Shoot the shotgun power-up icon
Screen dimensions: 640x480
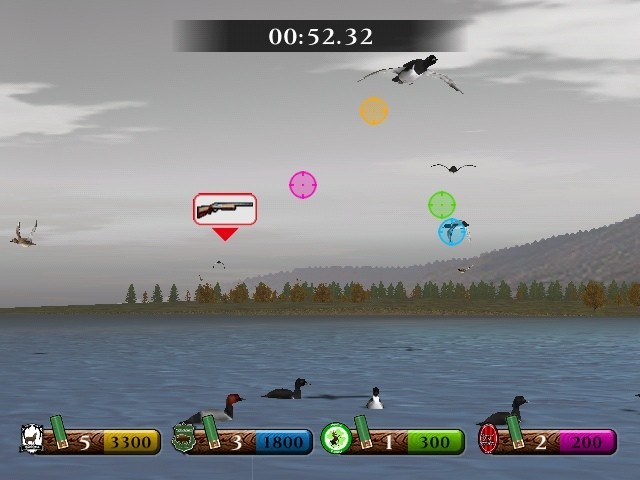pos(225,209)
